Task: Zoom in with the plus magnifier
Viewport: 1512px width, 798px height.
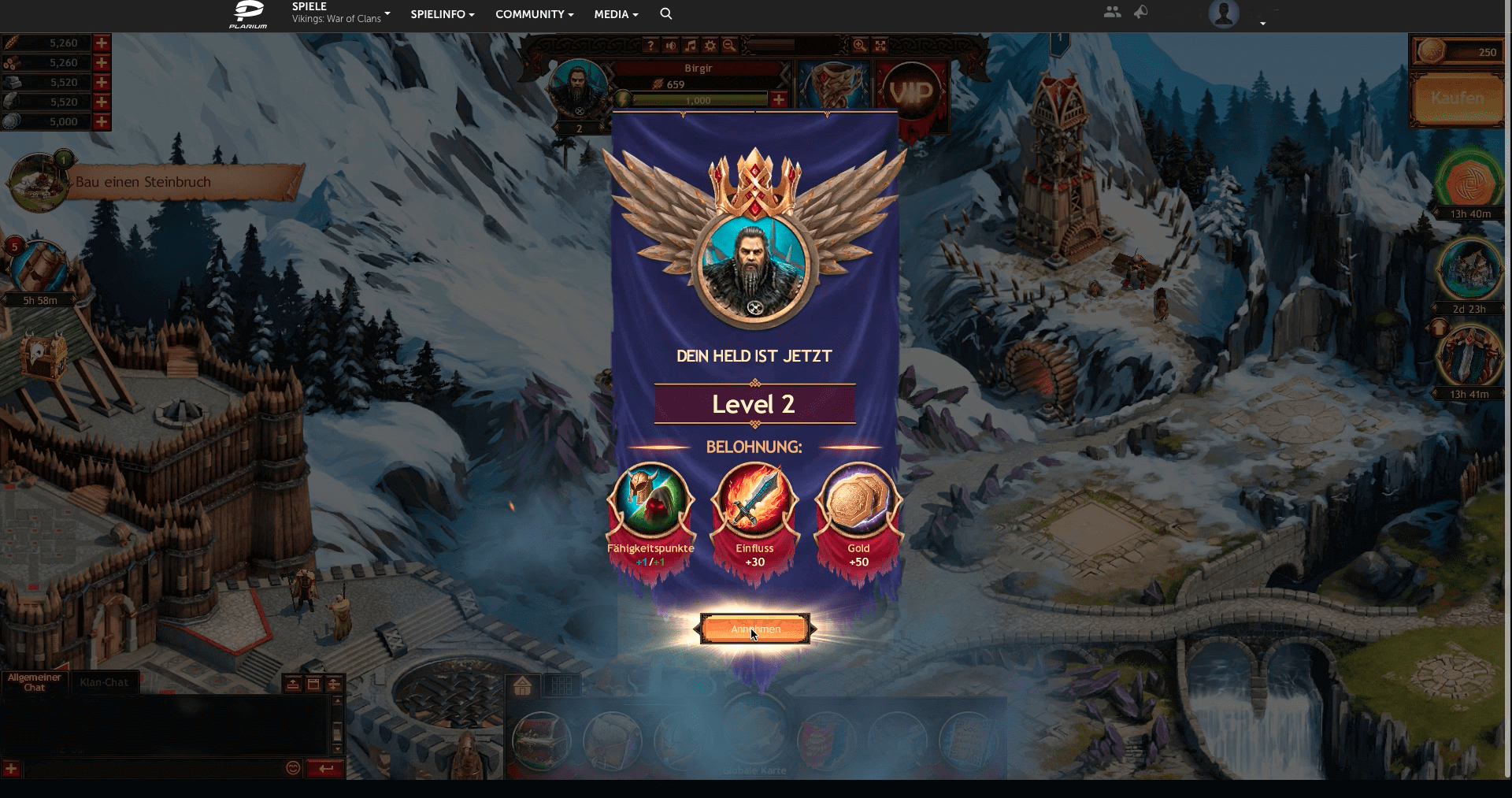Action: tap(860, 46)
